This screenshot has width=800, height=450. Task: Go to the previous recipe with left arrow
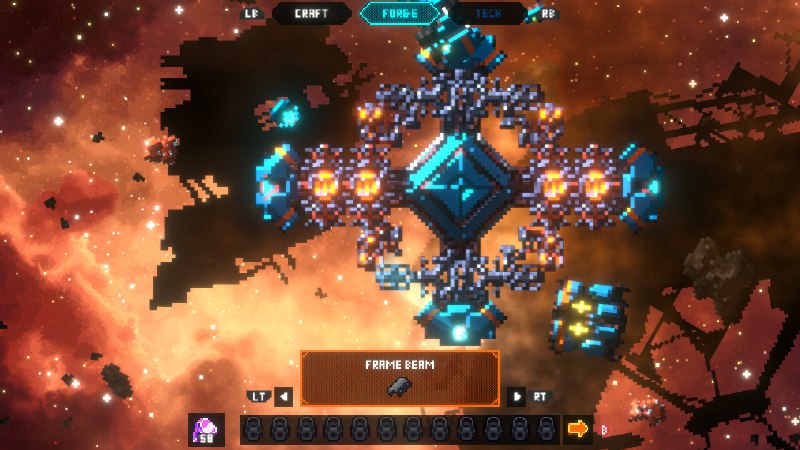(284, 397)
